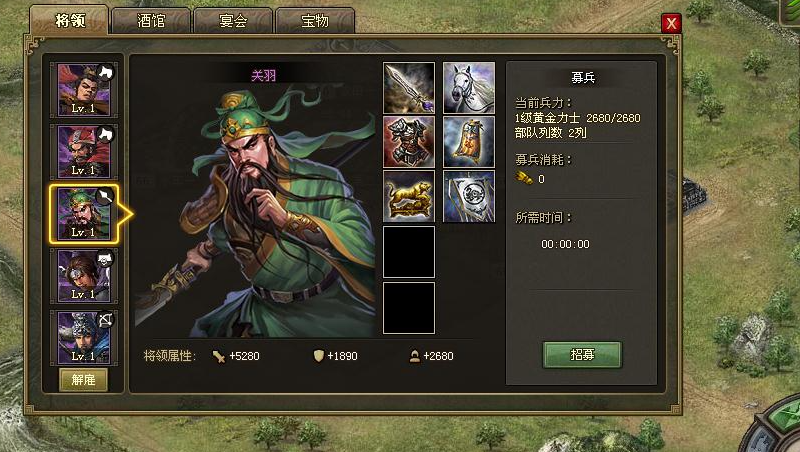
Task: Select the golden cape equipment slot
Action: coord(469,142)
